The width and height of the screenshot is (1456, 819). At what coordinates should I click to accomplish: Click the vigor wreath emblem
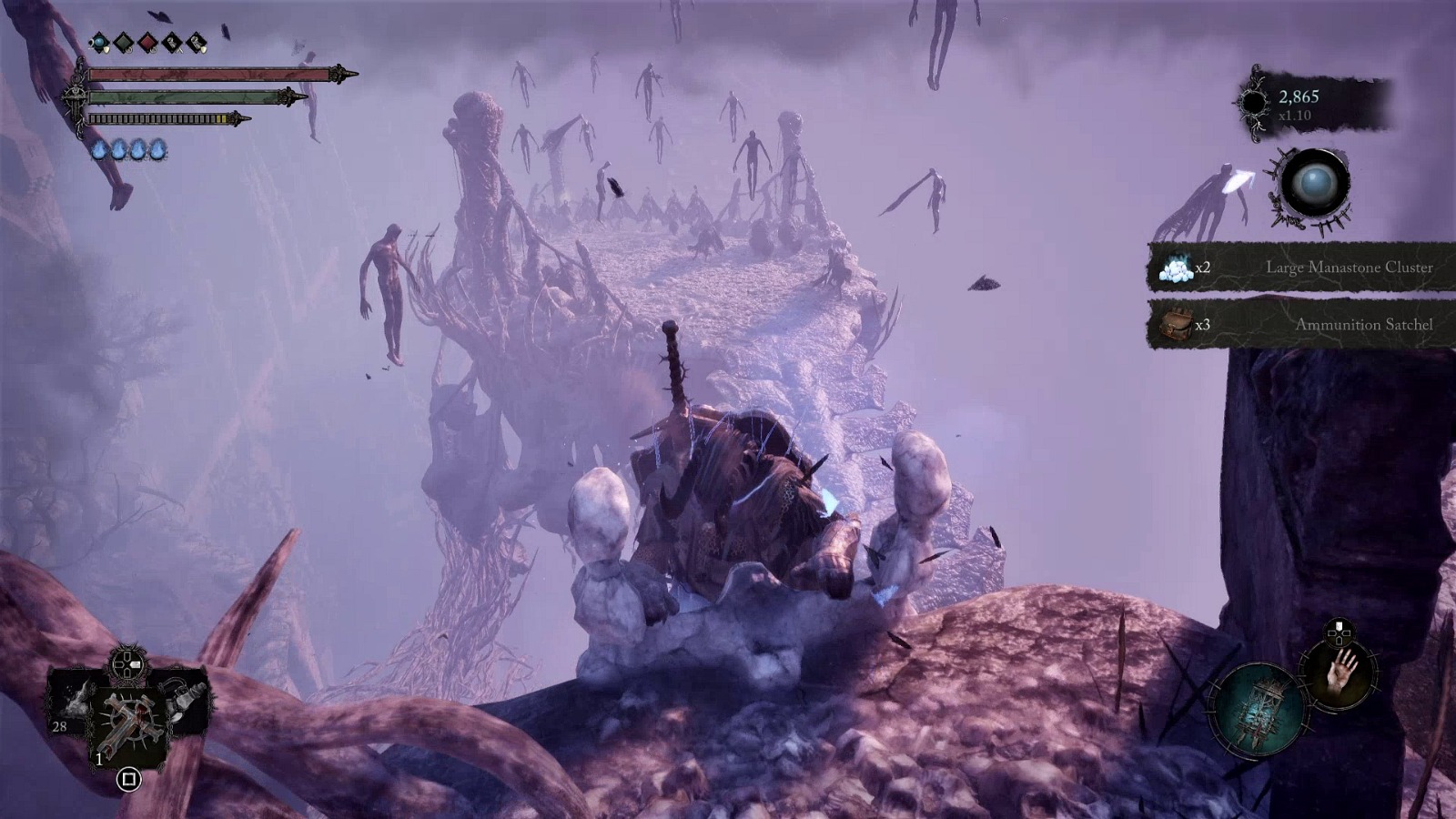click(x=1254, y=103)
